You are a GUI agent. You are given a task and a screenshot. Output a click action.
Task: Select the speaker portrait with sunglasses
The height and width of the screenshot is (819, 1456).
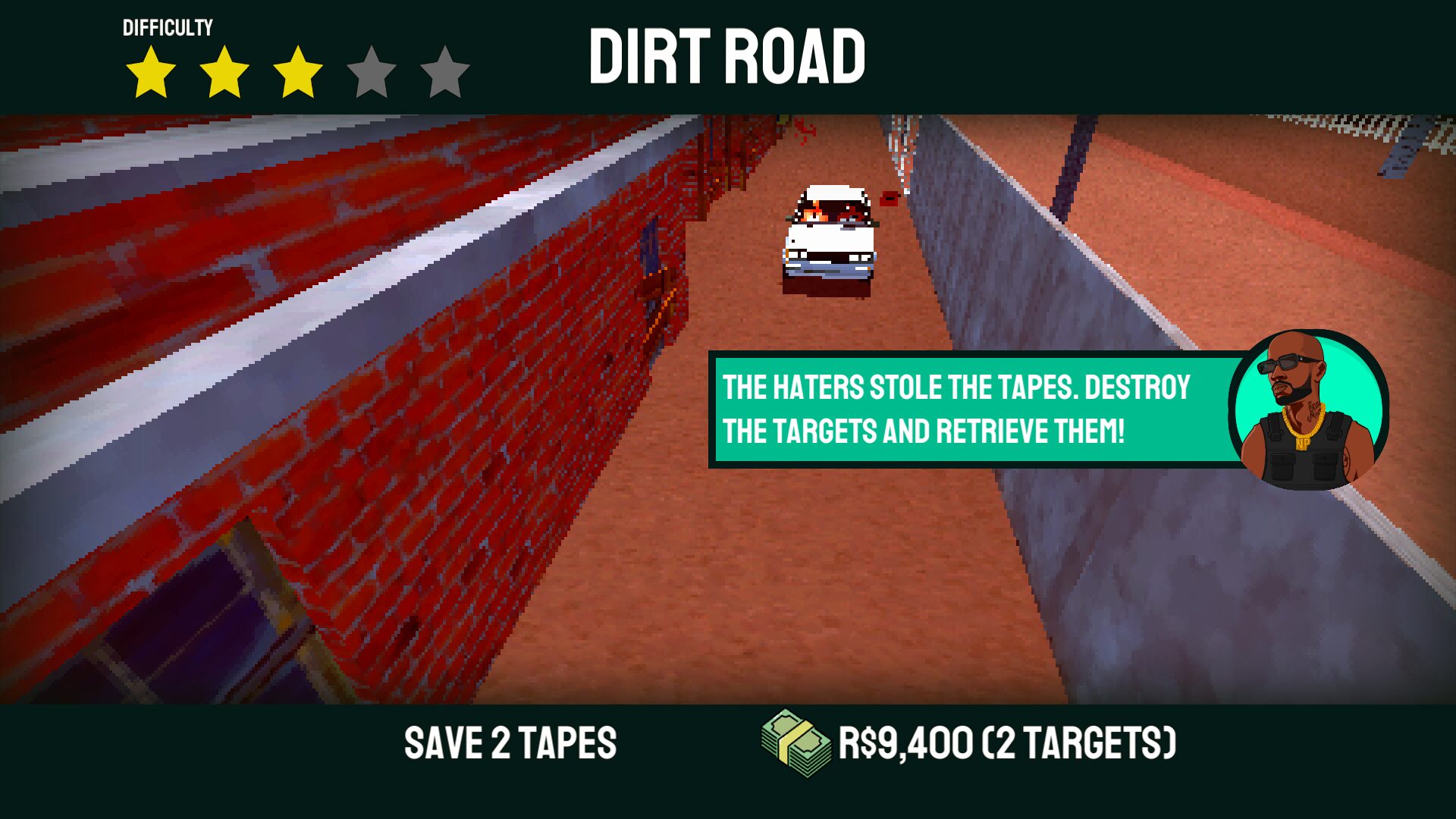coord(1310,408)
